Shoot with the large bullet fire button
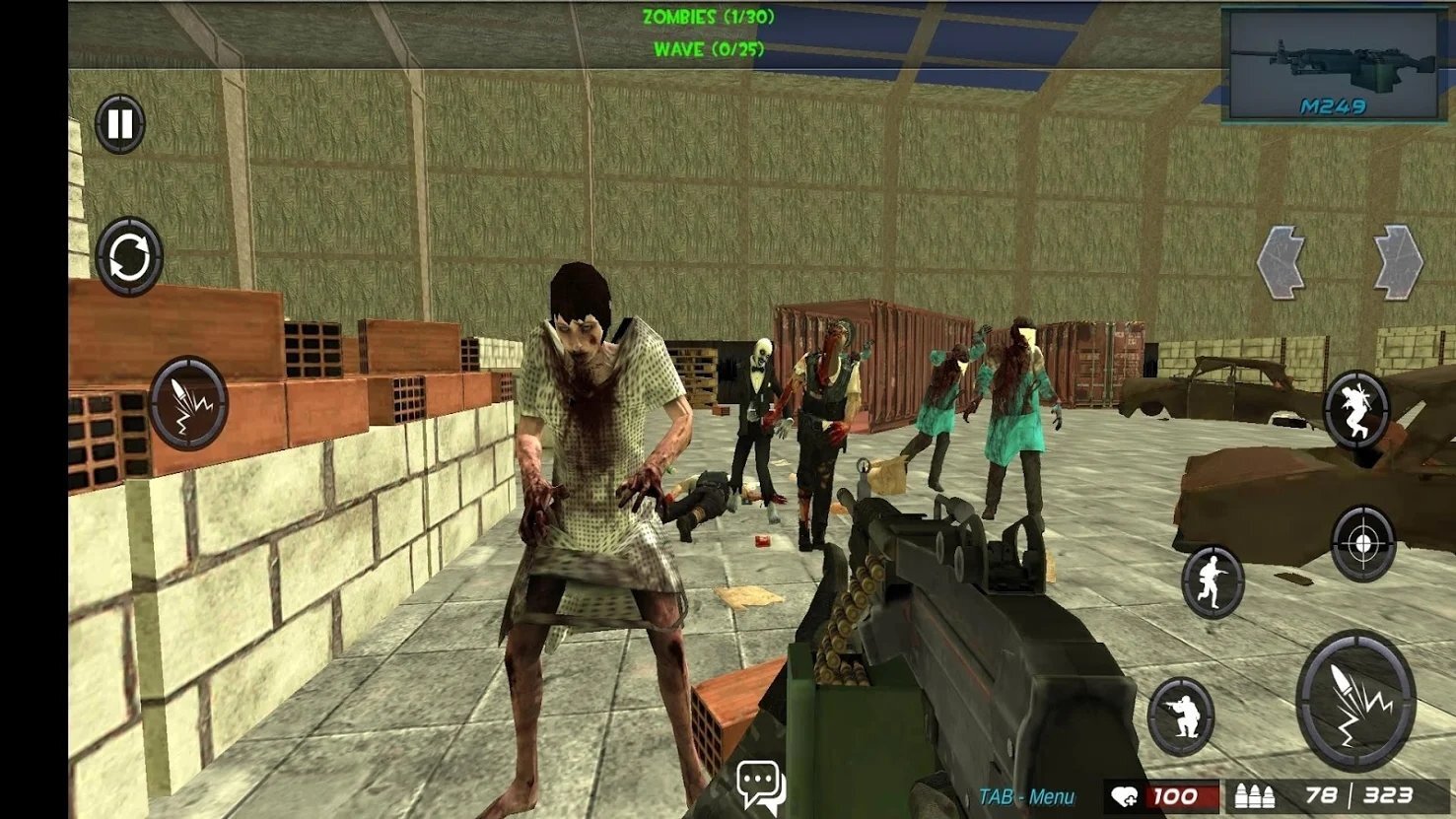 1355,701
